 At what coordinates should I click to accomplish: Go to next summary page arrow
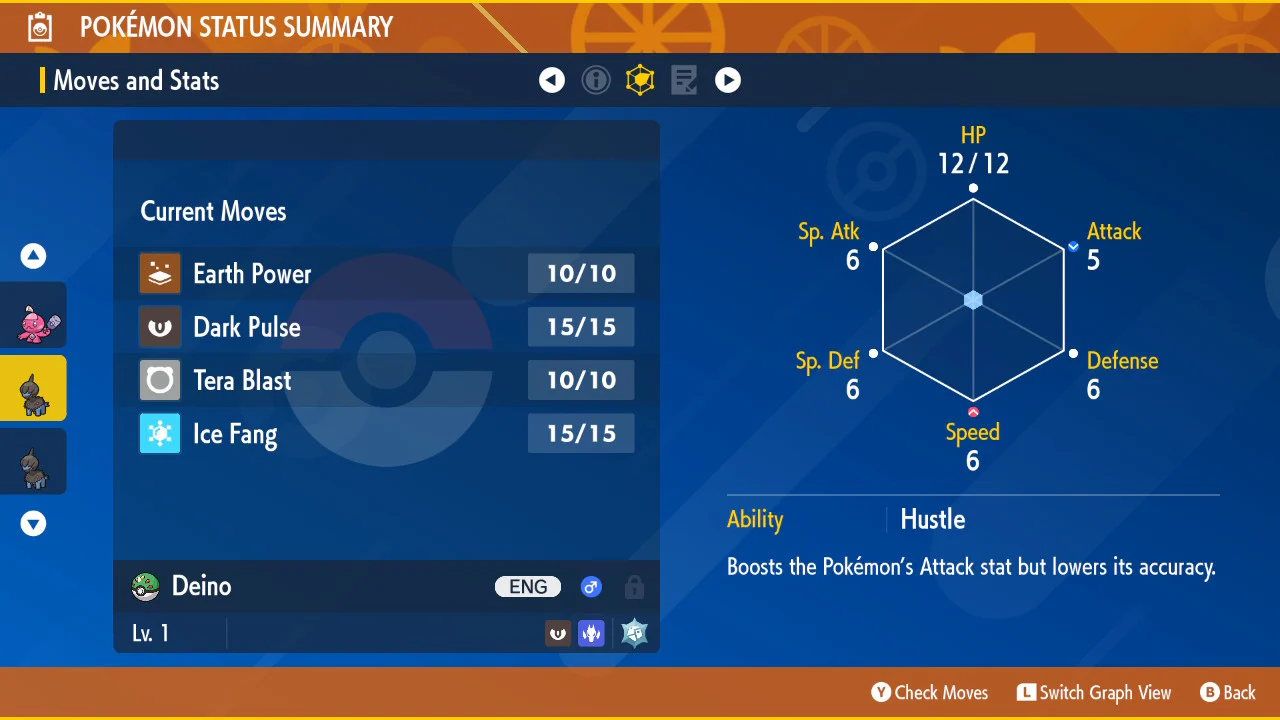click(x=728, y=80)
